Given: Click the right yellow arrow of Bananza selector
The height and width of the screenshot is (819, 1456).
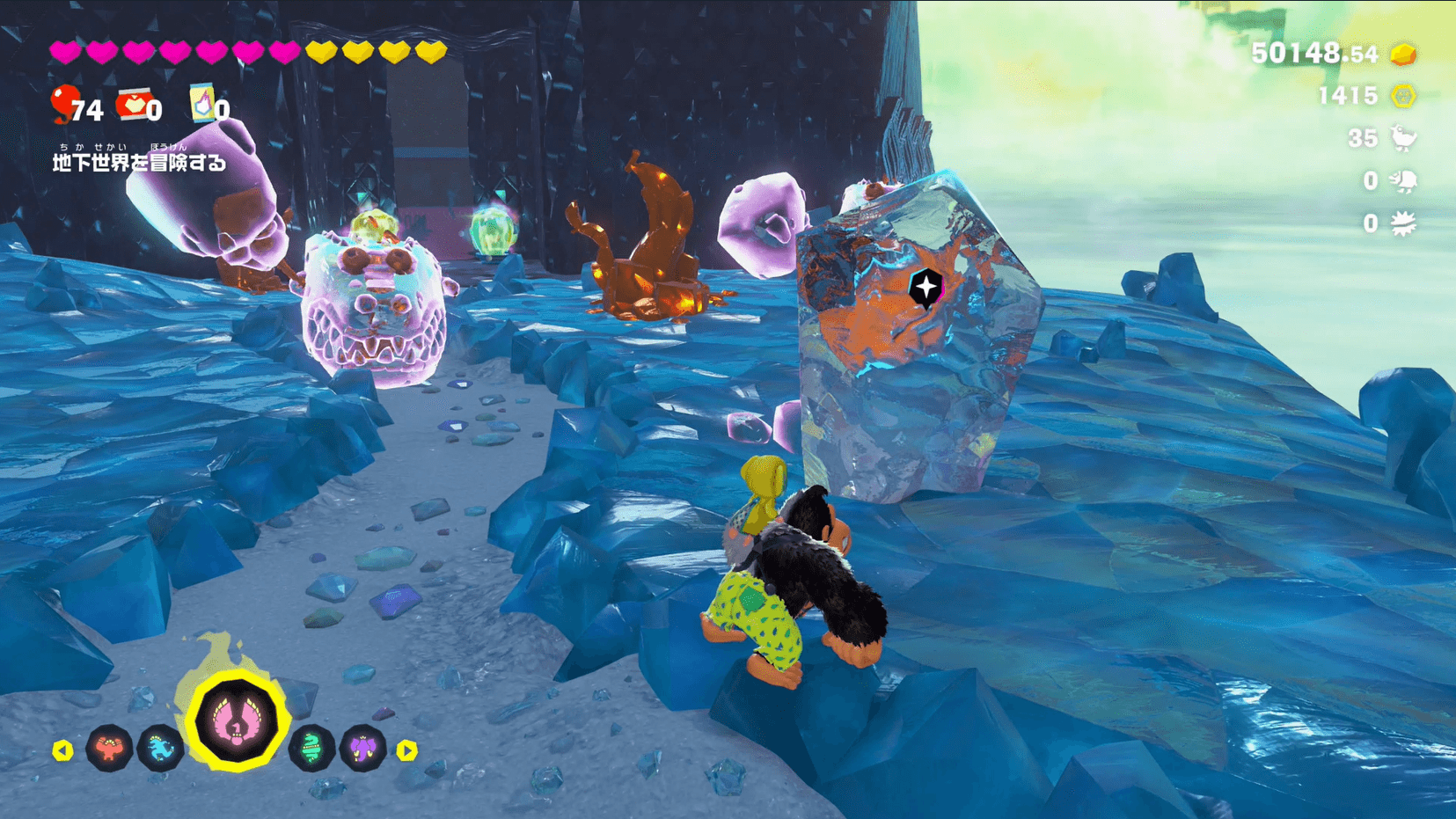Looking at the screenshot, I should tap(406, 750).
